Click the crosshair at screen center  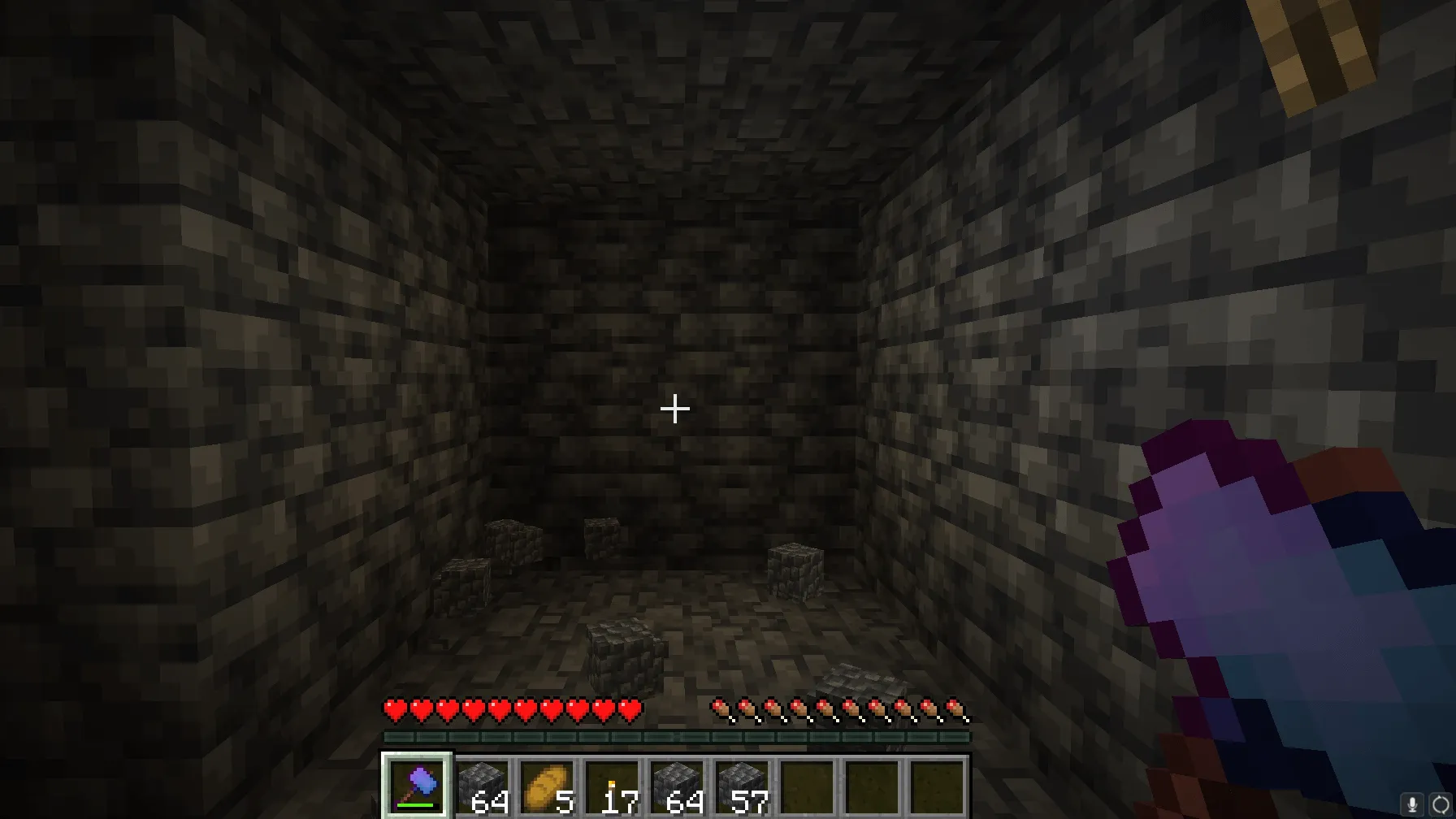674,409
